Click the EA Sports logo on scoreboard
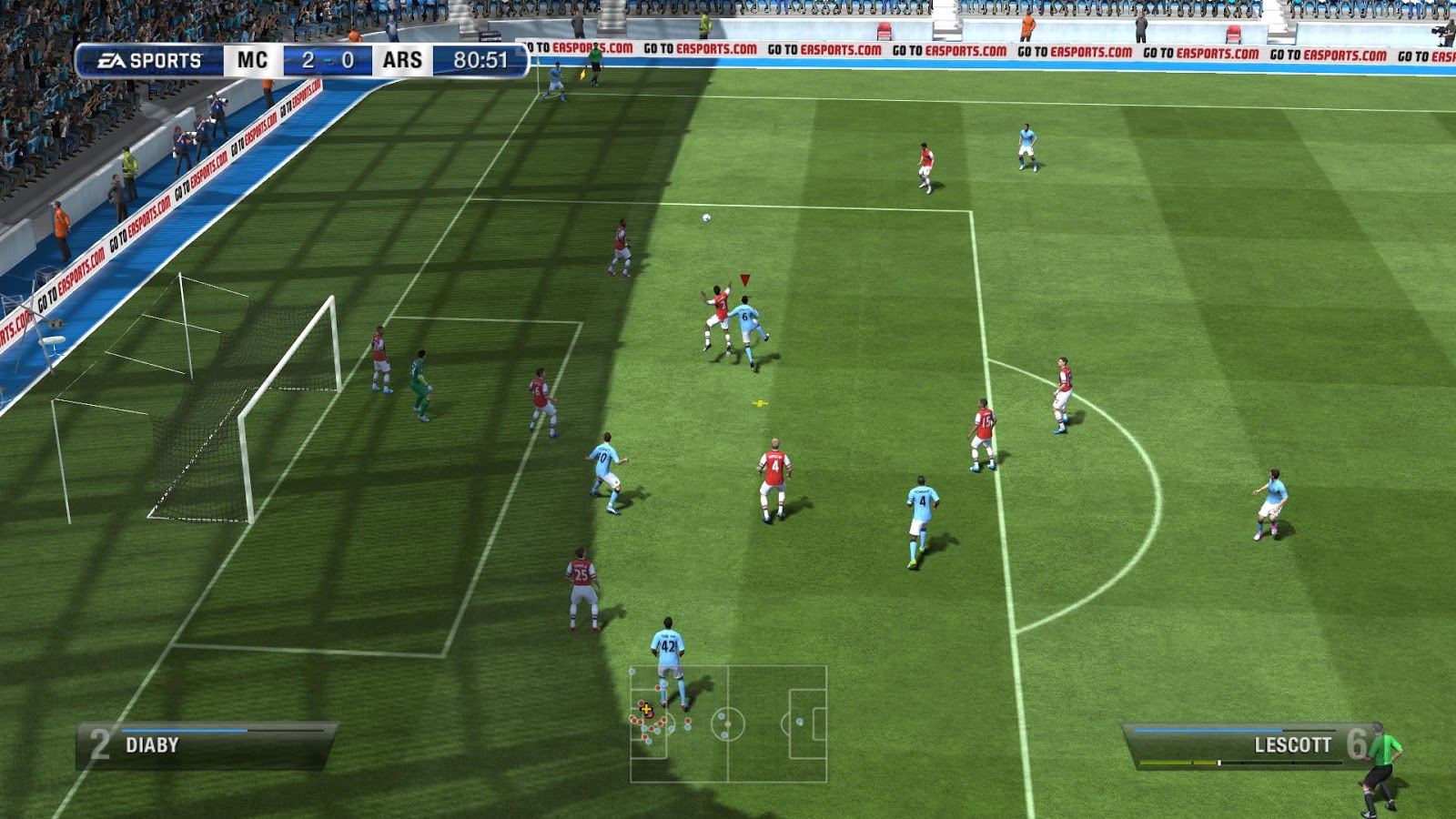This screenshot has height=819, width=1456. 151,61
